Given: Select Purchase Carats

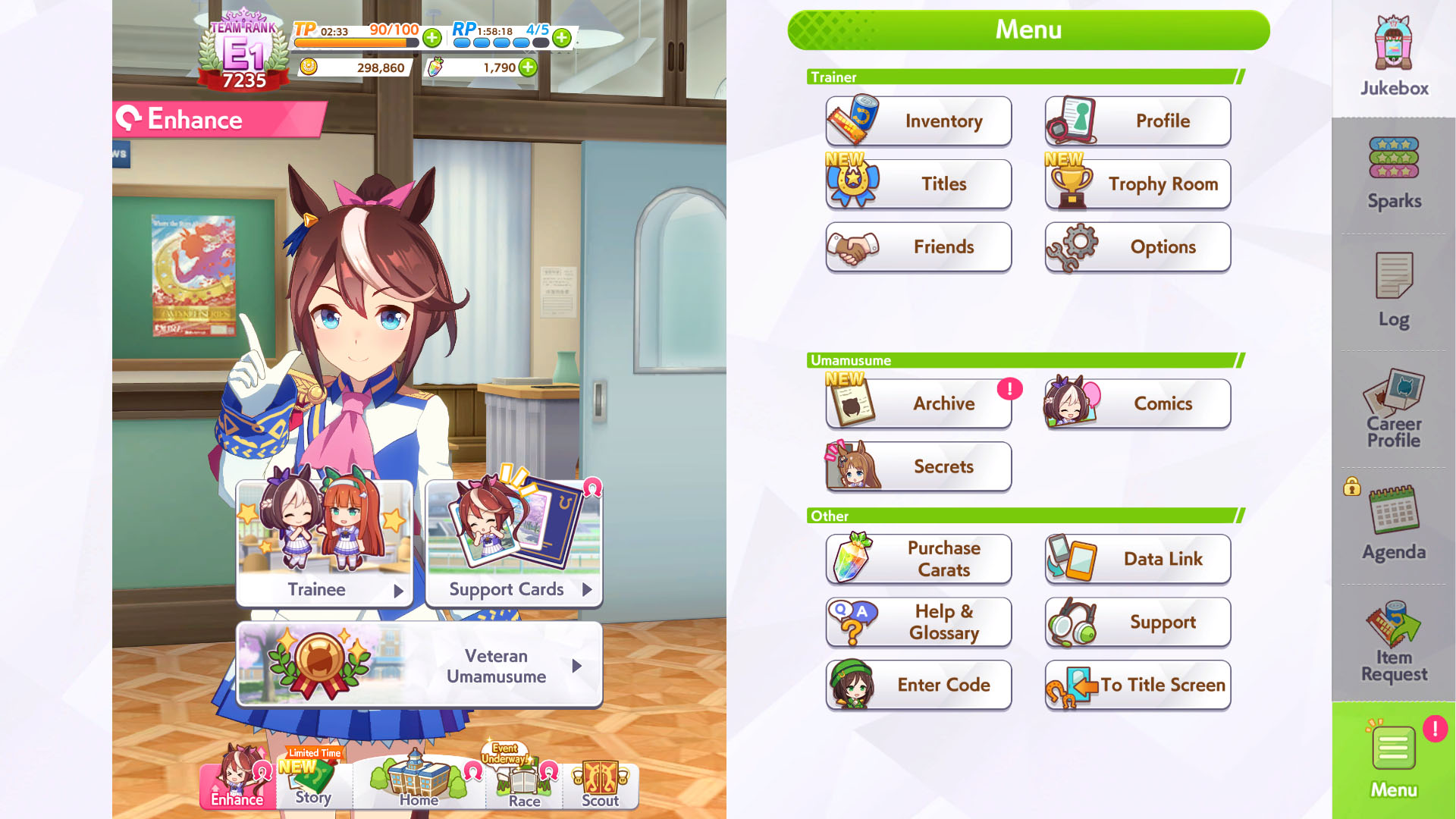Looking at the screenshot, I should coord(918,559).
